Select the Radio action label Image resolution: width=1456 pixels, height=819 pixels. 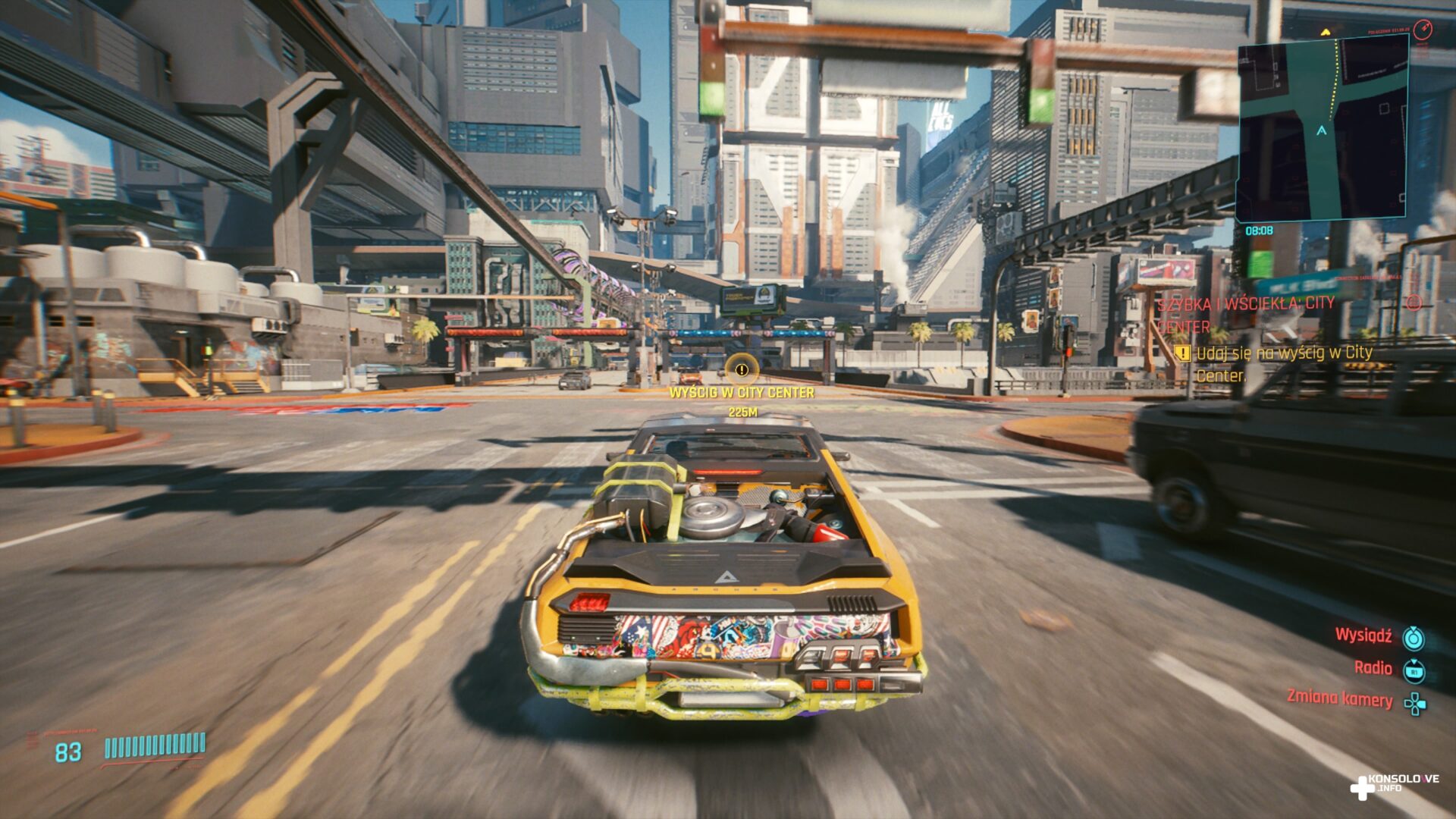pos(1373,668)
